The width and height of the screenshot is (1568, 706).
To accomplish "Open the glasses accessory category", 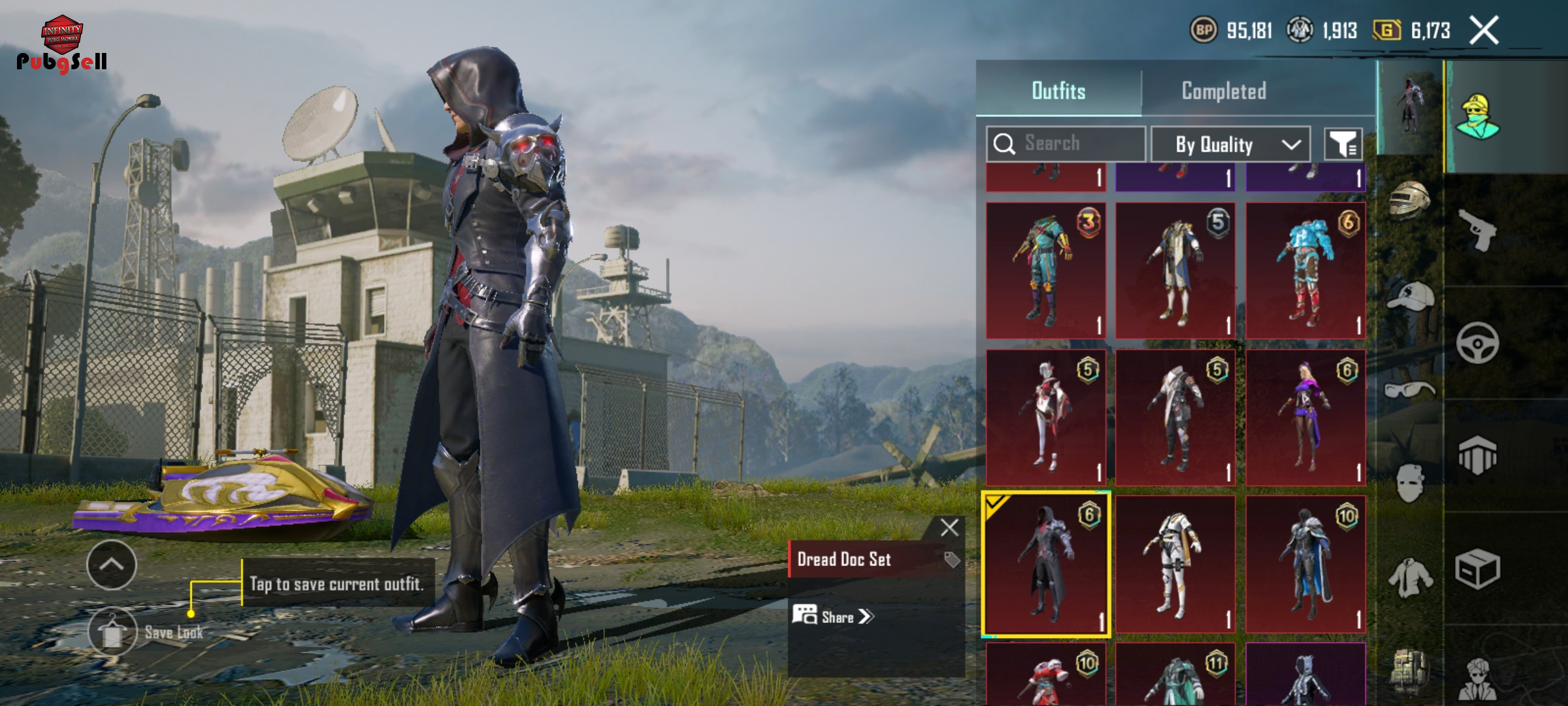I will [1410, 390].
